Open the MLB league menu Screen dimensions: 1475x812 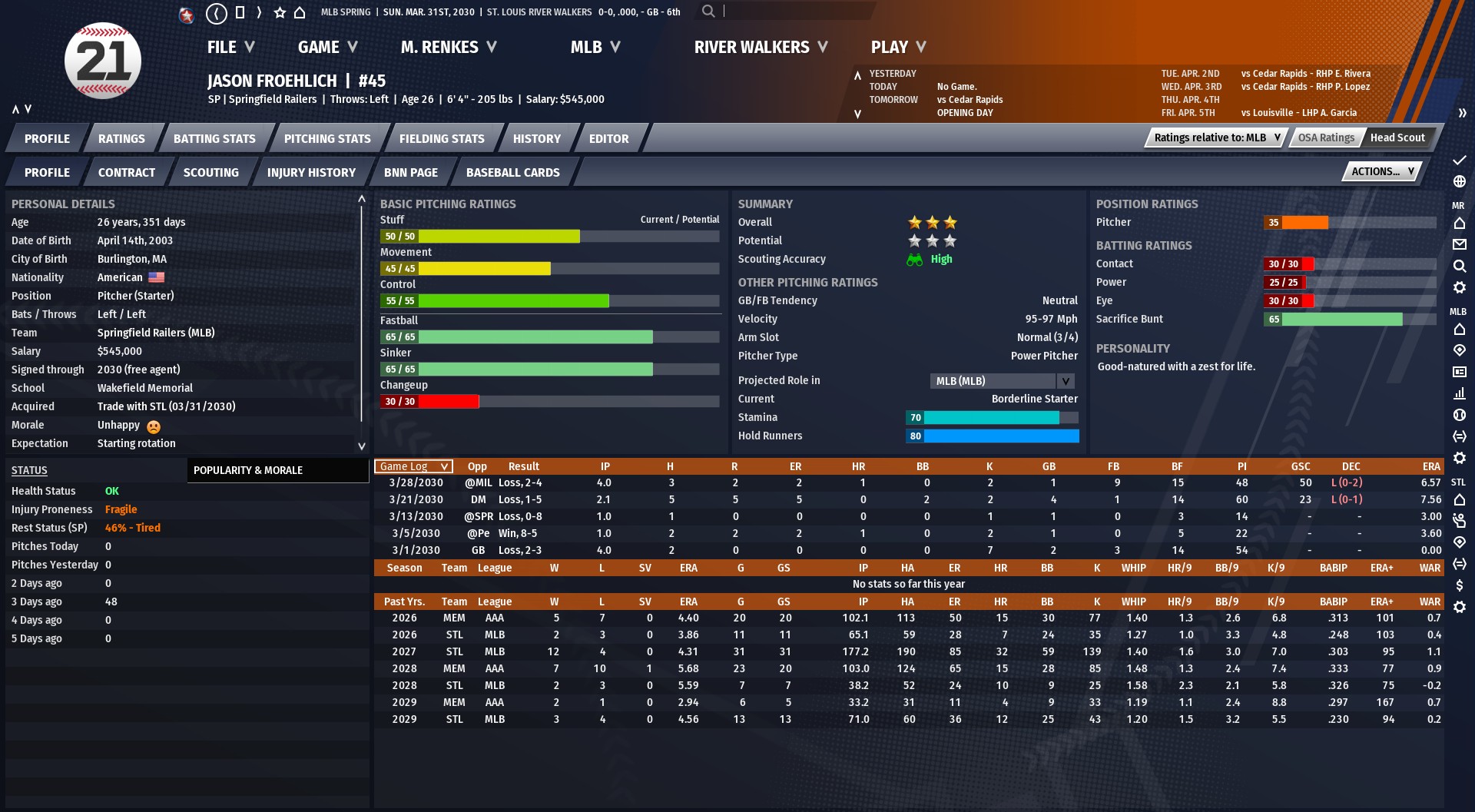click(595, 48)
